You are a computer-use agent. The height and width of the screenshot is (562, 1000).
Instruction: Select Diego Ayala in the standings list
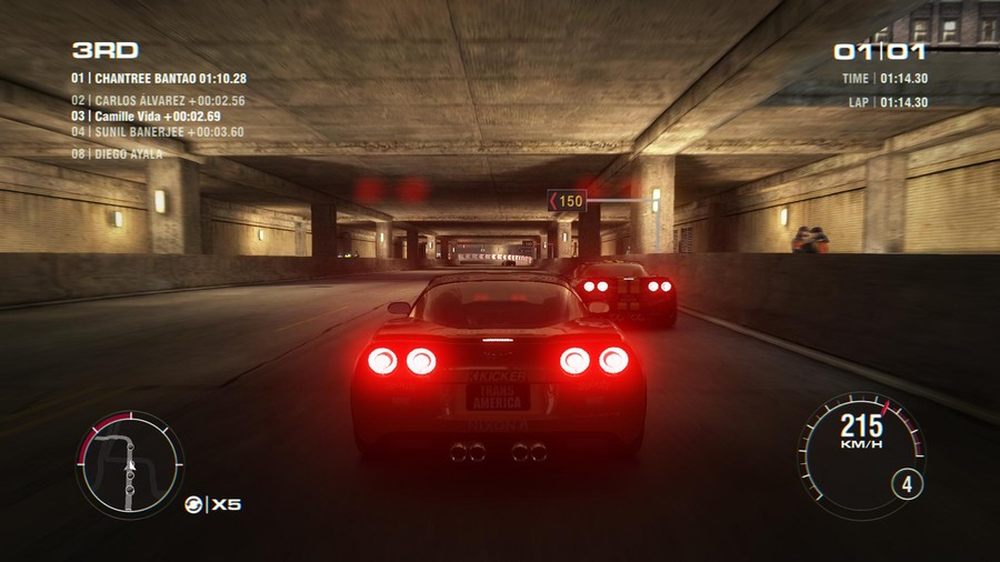(117, 154)
